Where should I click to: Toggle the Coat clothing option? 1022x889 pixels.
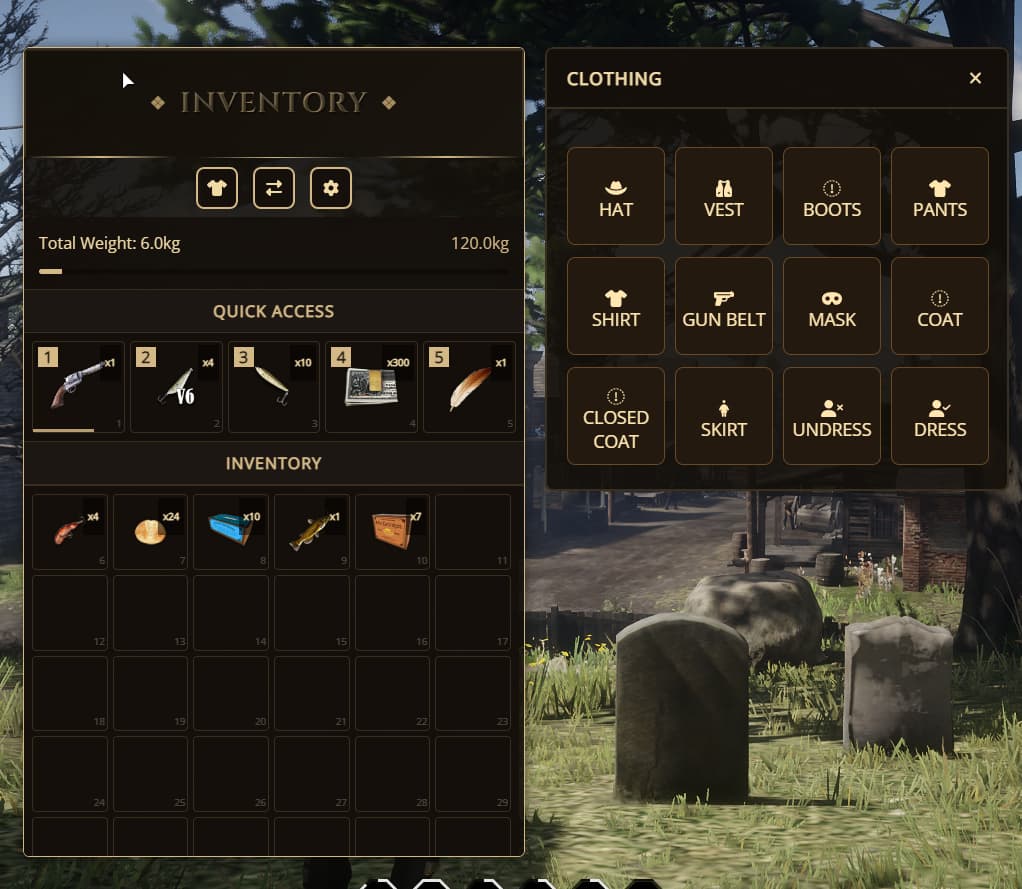point(940,306)
